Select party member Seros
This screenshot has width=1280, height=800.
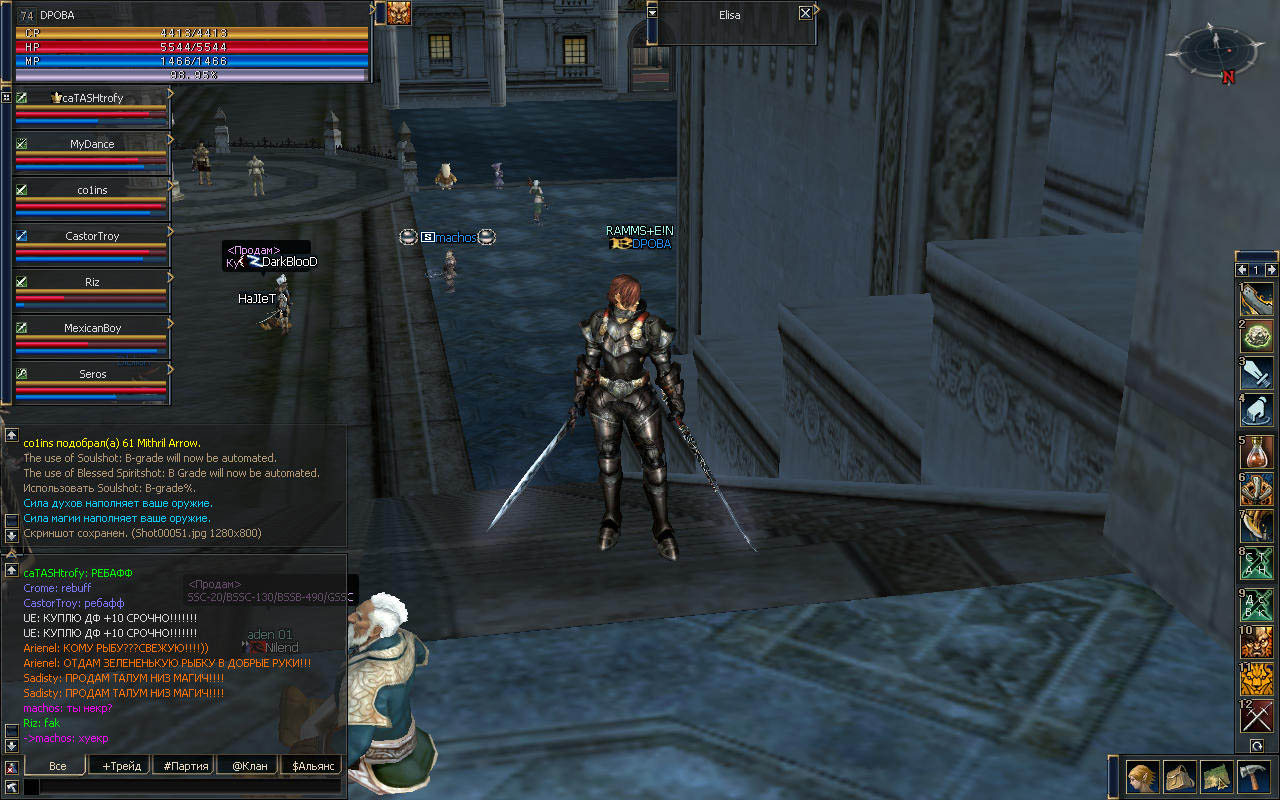pos(92,374)
